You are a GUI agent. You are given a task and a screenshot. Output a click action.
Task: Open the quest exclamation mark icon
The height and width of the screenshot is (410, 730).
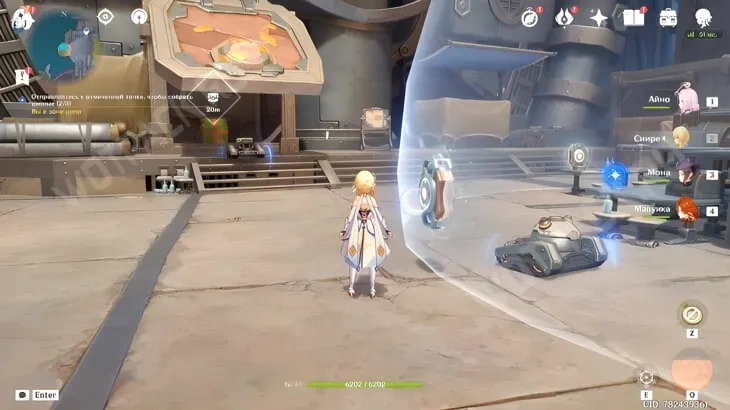(22, 77)
